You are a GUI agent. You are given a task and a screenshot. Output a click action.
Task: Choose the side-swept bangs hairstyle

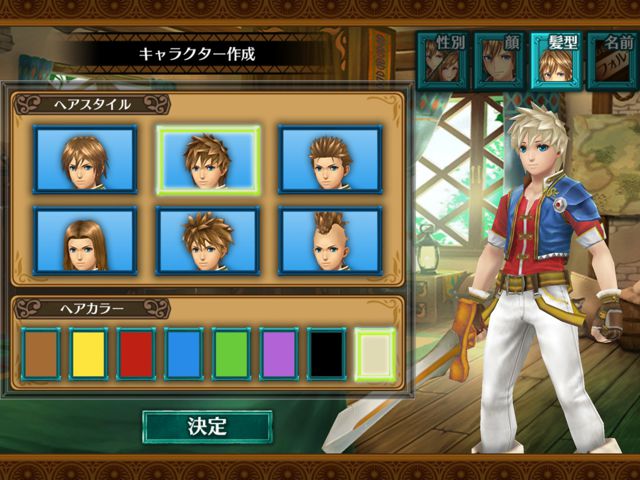pos(85,159)
